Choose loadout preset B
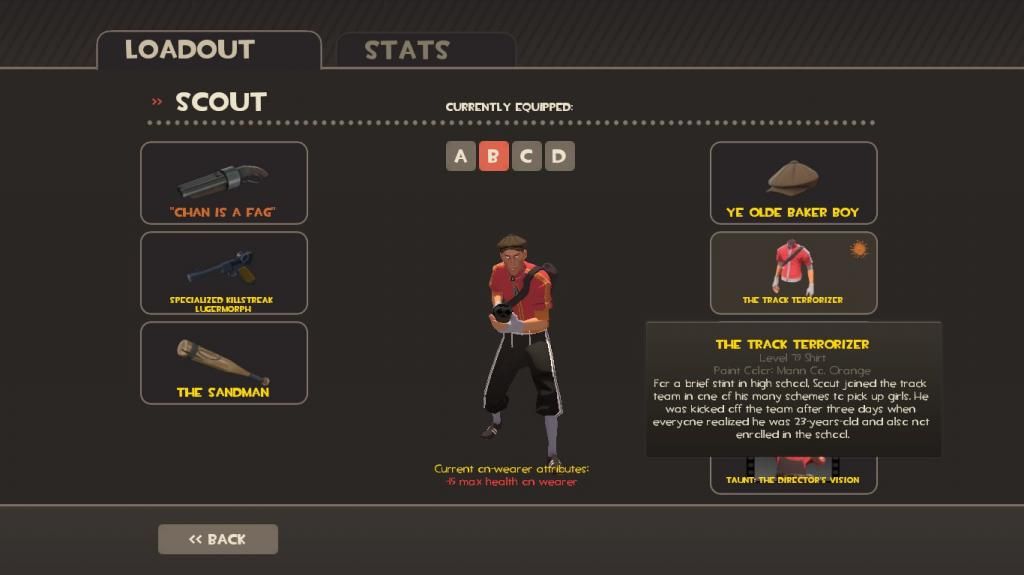The height and width of the screenshot is (575, 1024). pyautogui.click(x=493, y=156)
